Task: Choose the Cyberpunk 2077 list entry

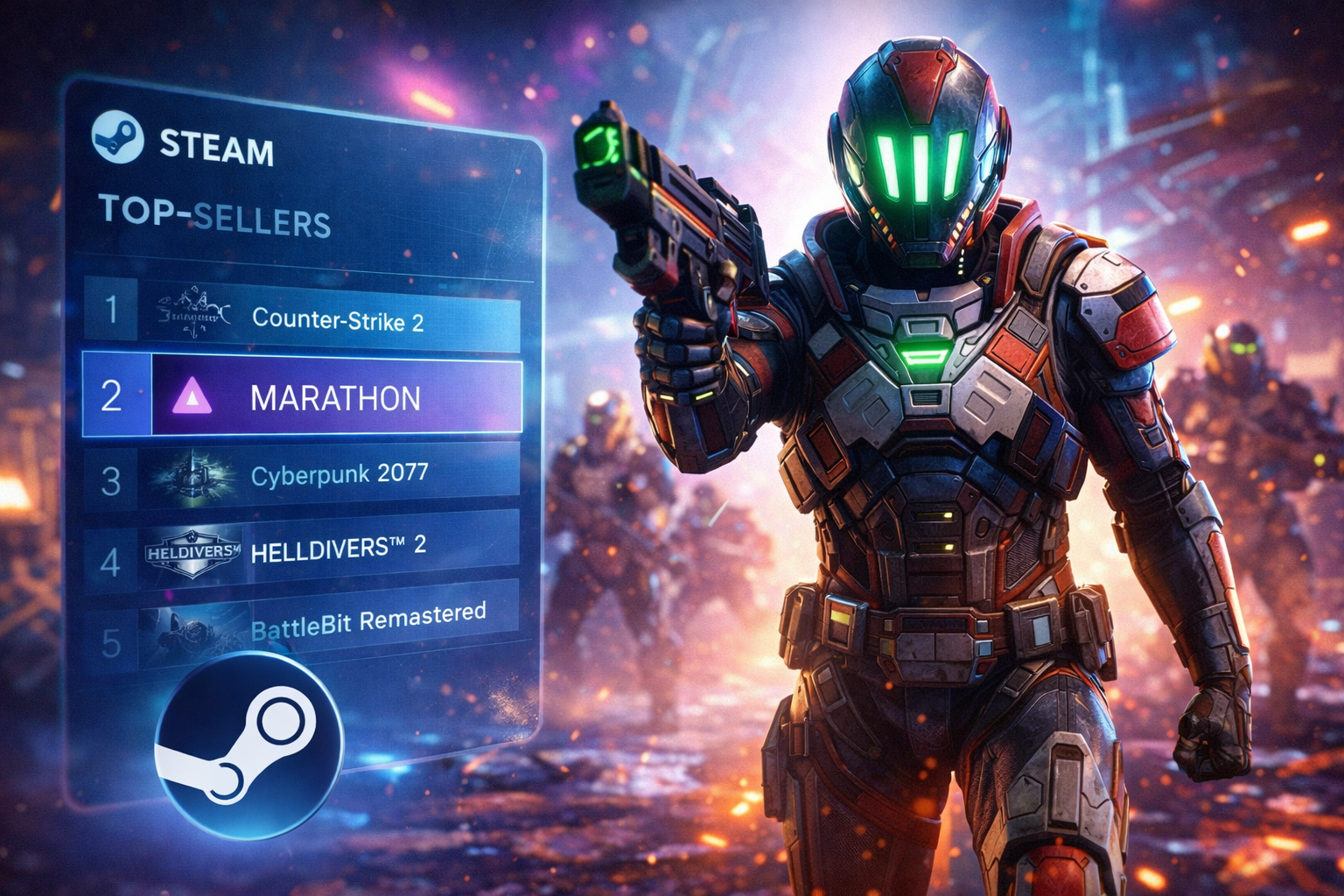Action: click(x=339, y=475)
